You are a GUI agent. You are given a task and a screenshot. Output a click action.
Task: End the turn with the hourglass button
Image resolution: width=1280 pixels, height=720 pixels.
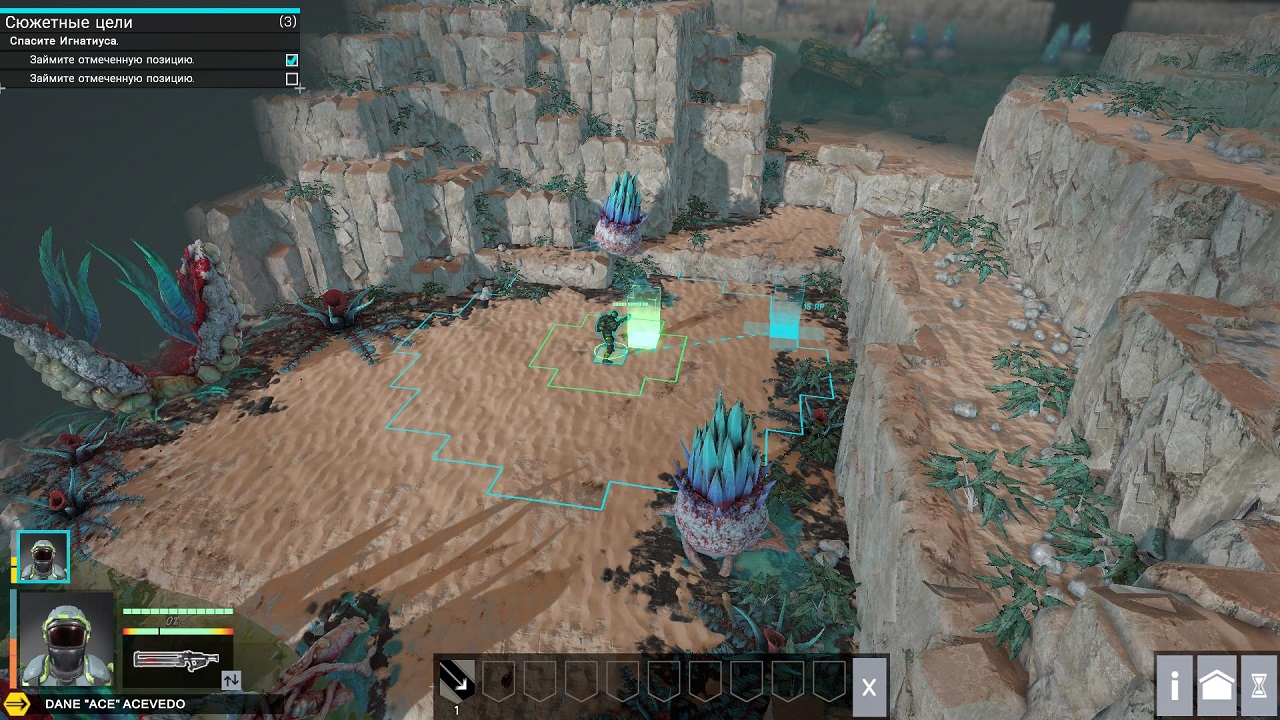[1259, 685]
